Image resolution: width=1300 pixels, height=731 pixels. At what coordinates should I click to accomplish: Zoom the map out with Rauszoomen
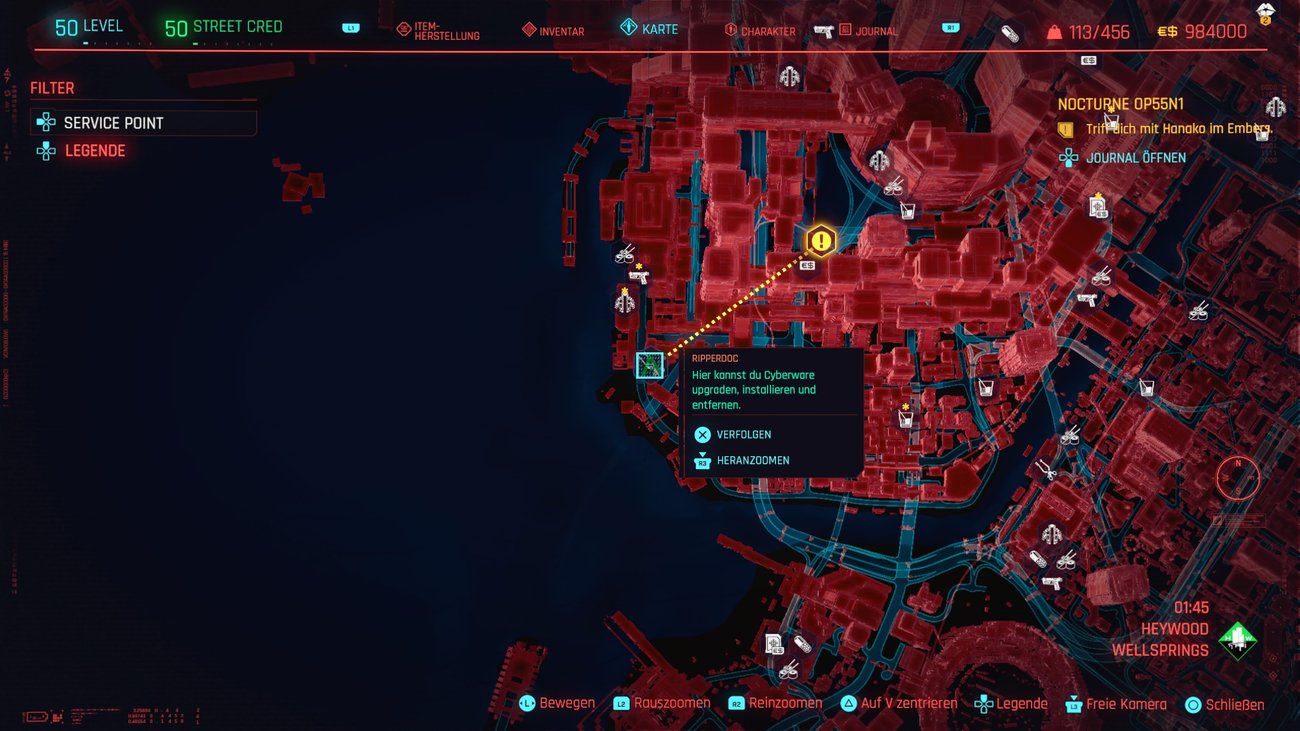tap(671, 704)
